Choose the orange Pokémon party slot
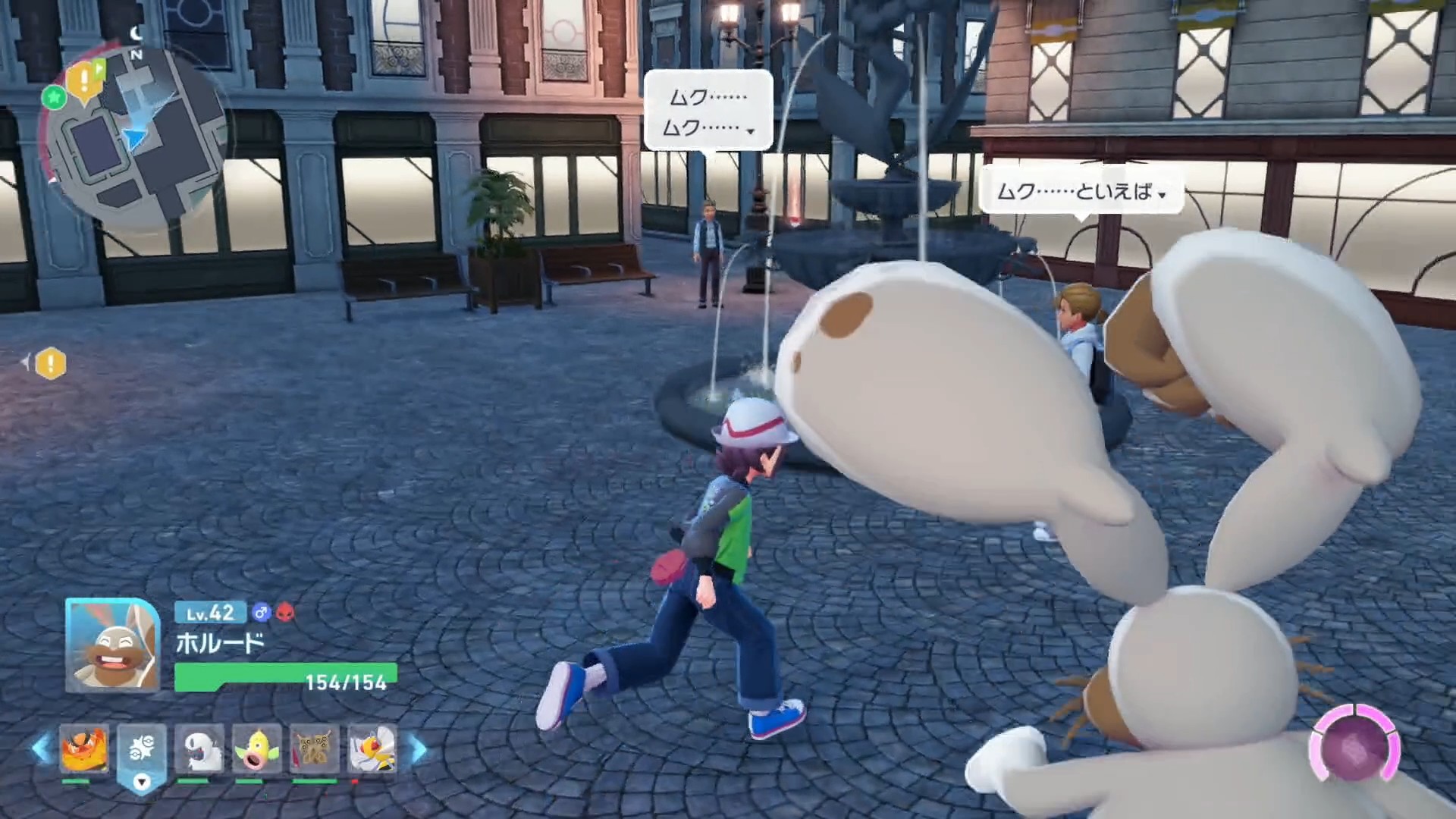The height and width of the screenshot is (819, 1456). tap(84, 749)
